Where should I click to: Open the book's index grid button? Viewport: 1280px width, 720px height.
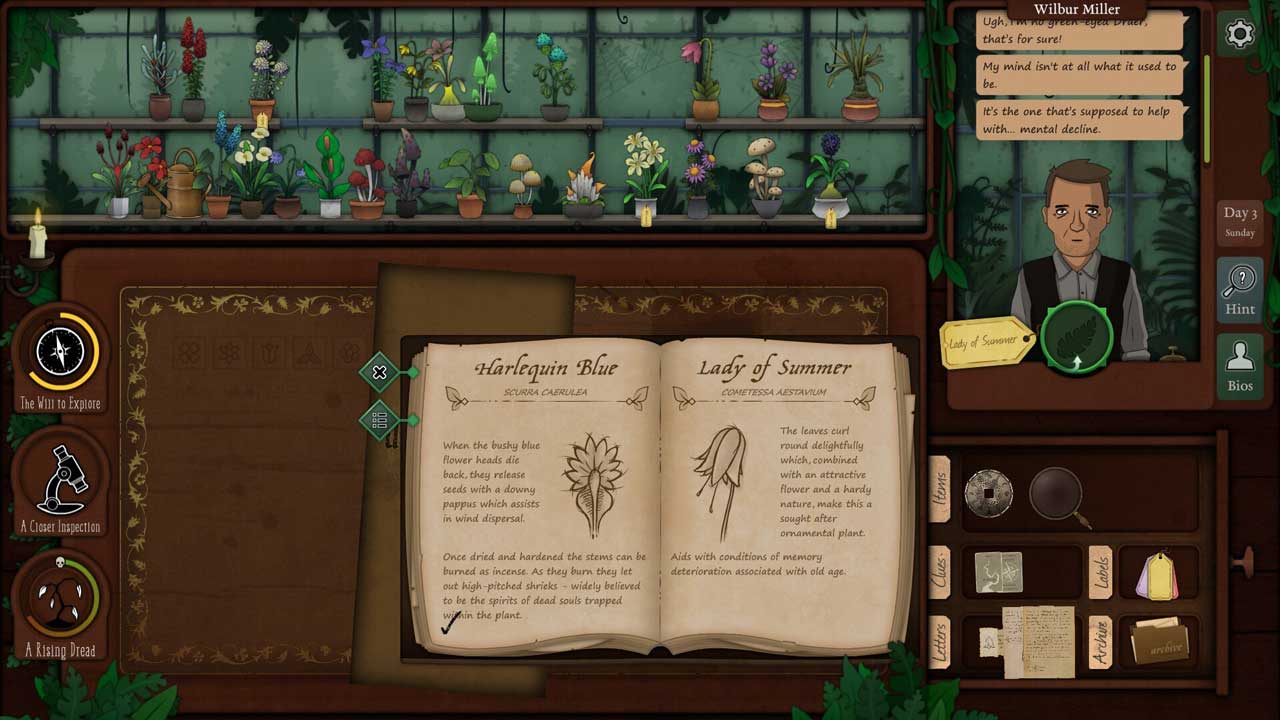coord(380,420)
